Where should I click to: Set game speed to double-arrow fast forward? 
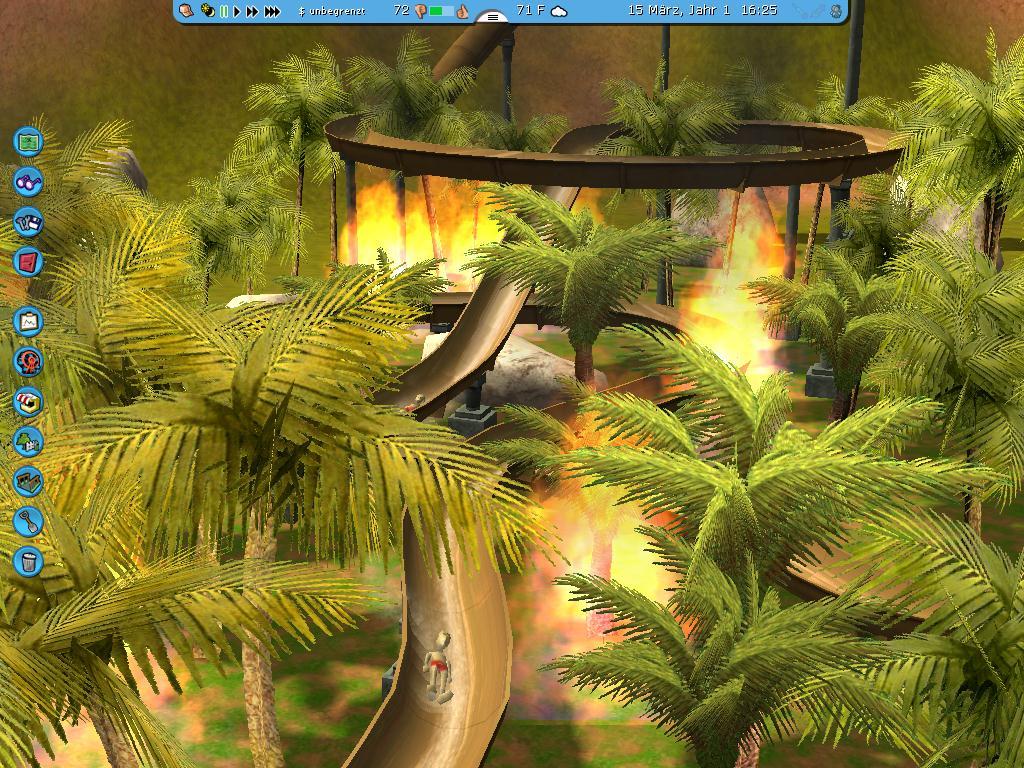[253, 11]
